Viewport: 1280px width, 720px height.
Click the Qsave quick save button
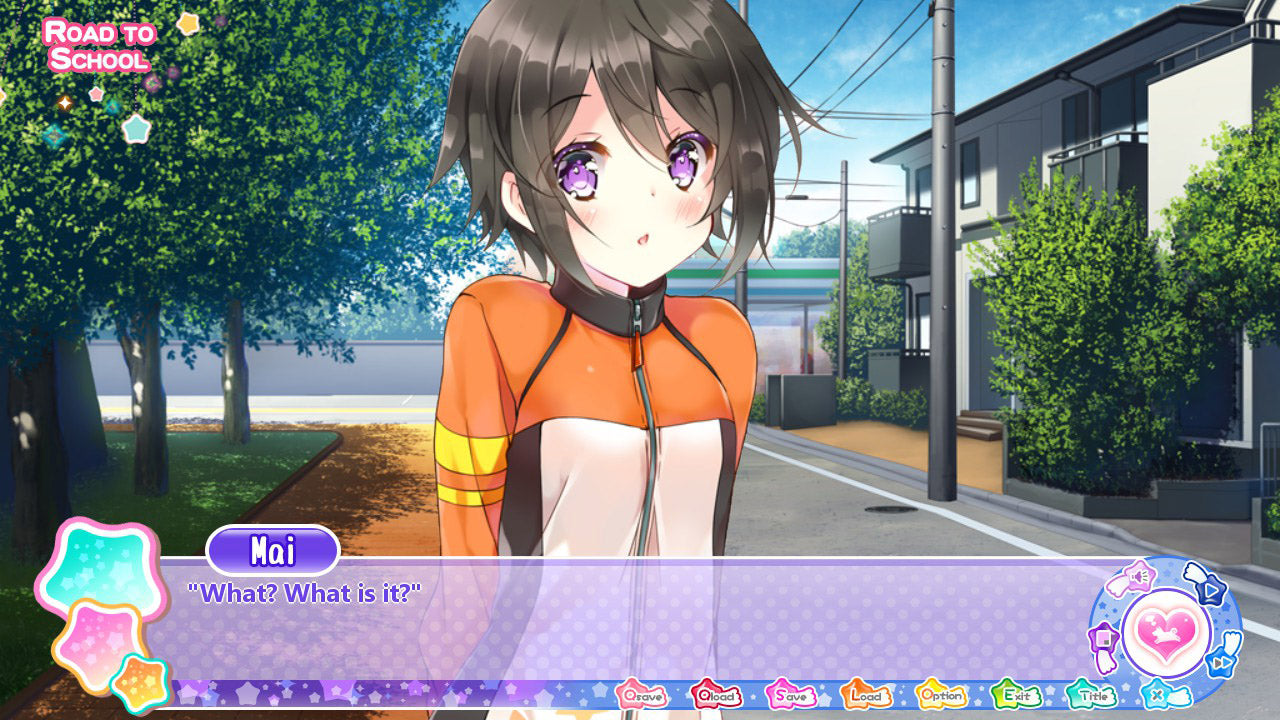point(641,695)
